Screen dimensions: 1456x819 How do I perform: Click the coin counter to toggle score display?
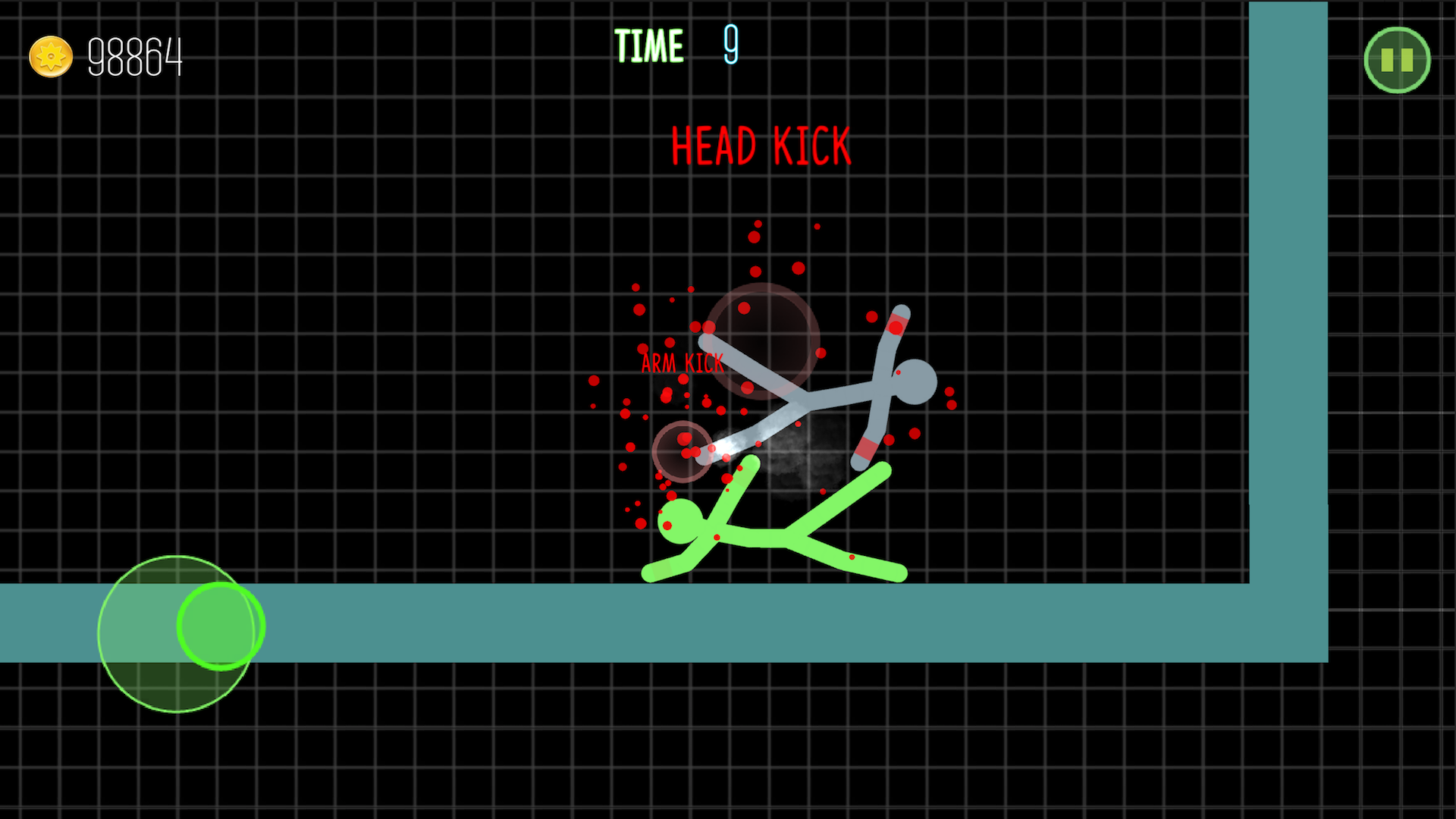click(x=136, y=56)
